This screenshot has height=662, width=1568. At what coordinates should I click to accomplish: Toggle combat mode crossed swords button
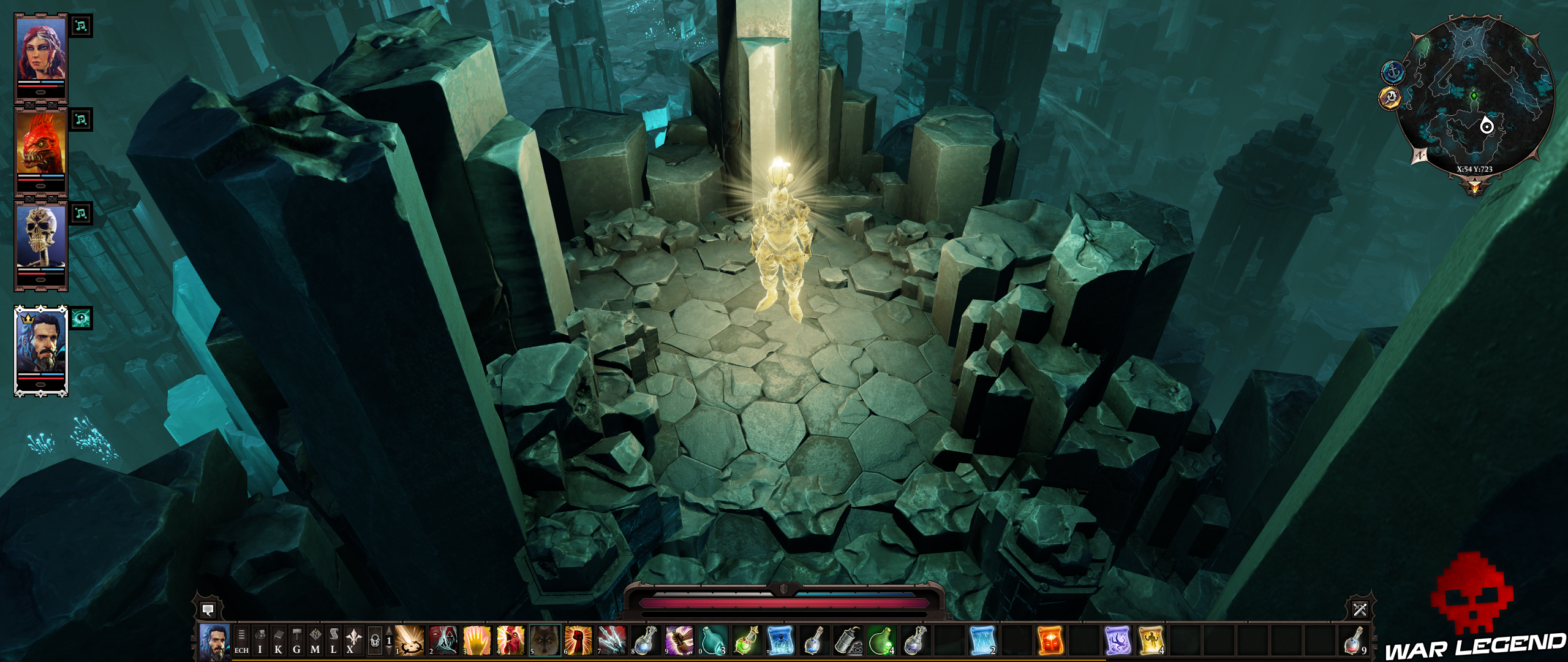pos(1360,609)
